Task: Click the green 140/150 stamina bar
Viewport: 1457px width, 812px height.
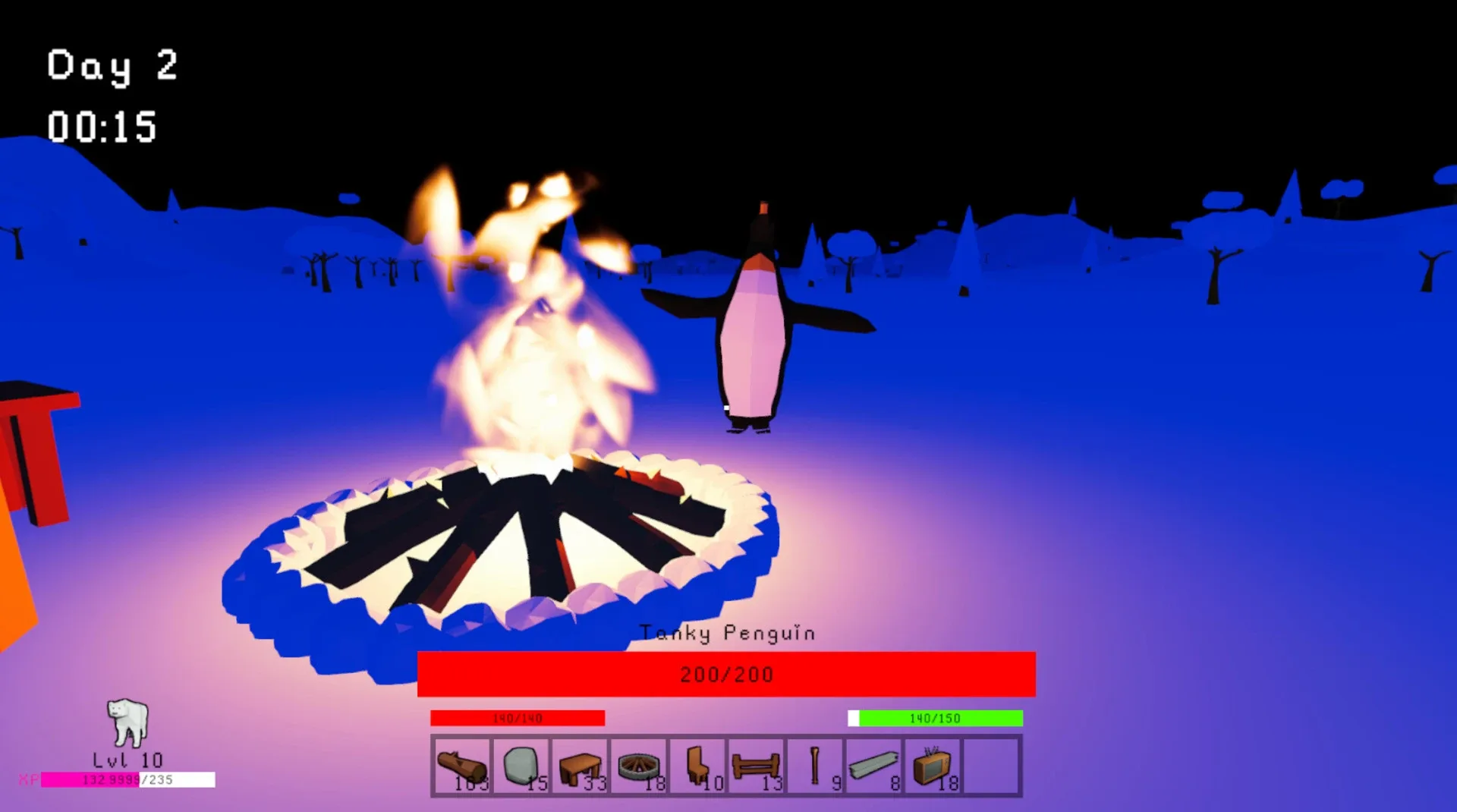Action: click(935, 717)
